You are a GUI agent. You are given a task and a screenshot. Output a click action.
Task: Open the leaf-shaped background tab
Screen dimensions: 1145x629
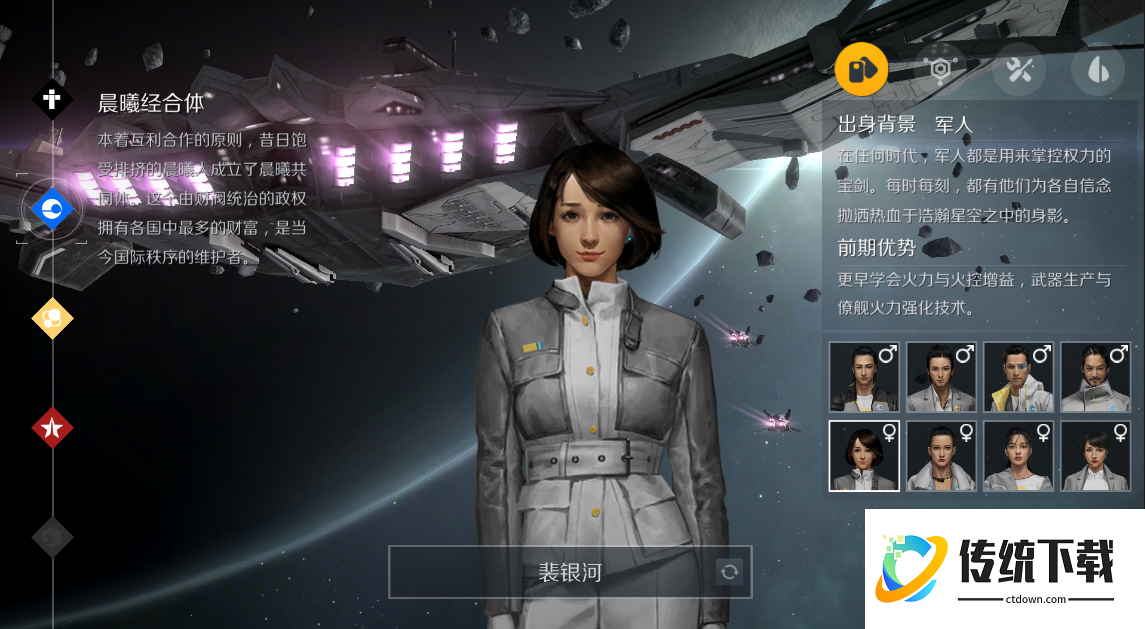pos(1097,69)
